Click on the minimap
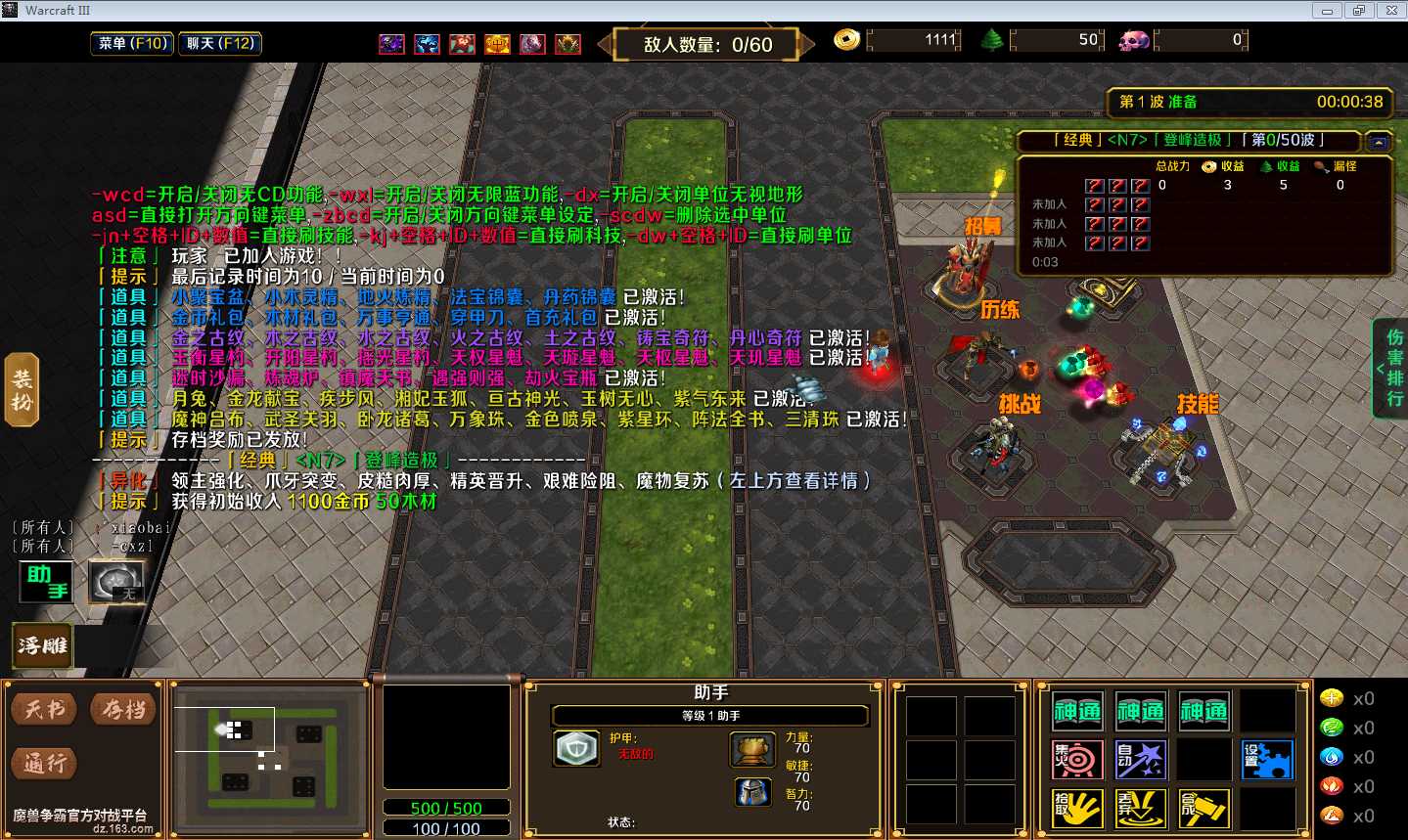Image resolution: width=1408 pixels, height=840 pixels. (x=269, y=753)
